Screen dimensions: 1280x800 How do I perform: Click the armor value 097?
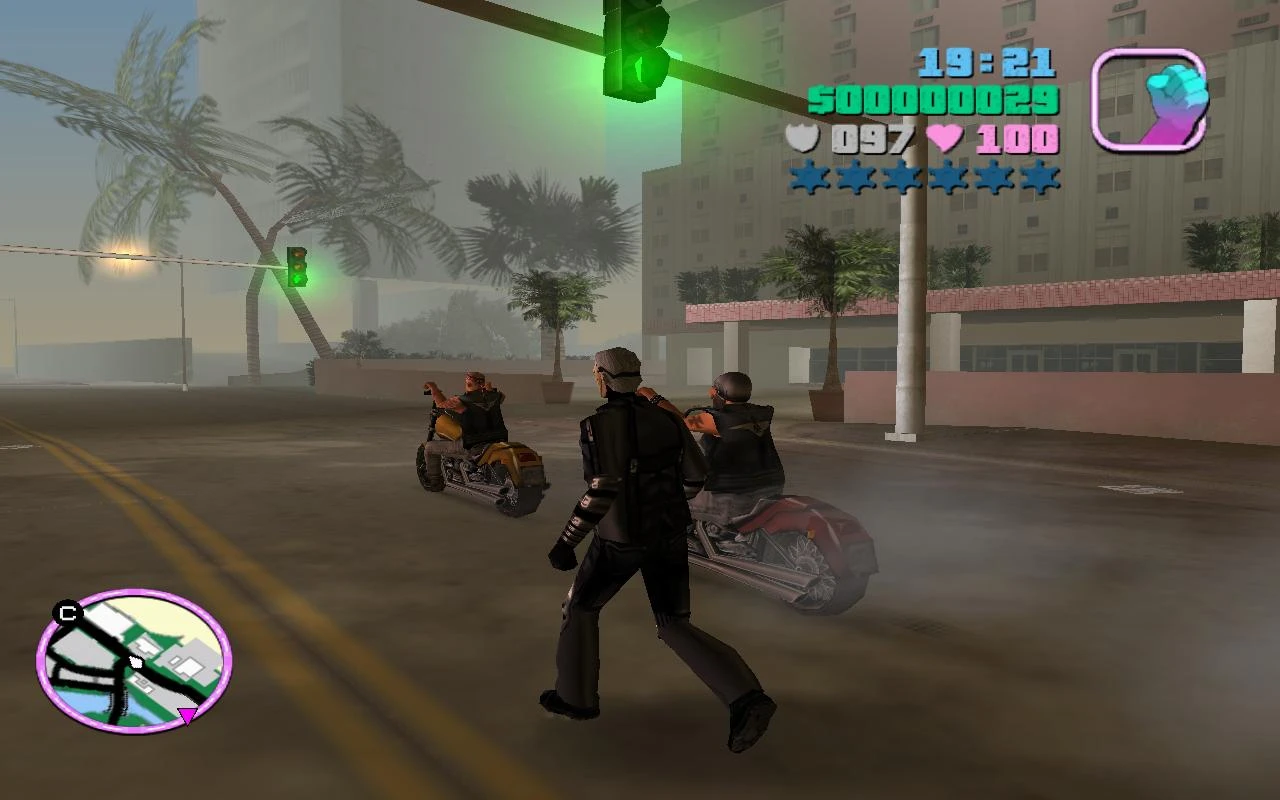873,139
